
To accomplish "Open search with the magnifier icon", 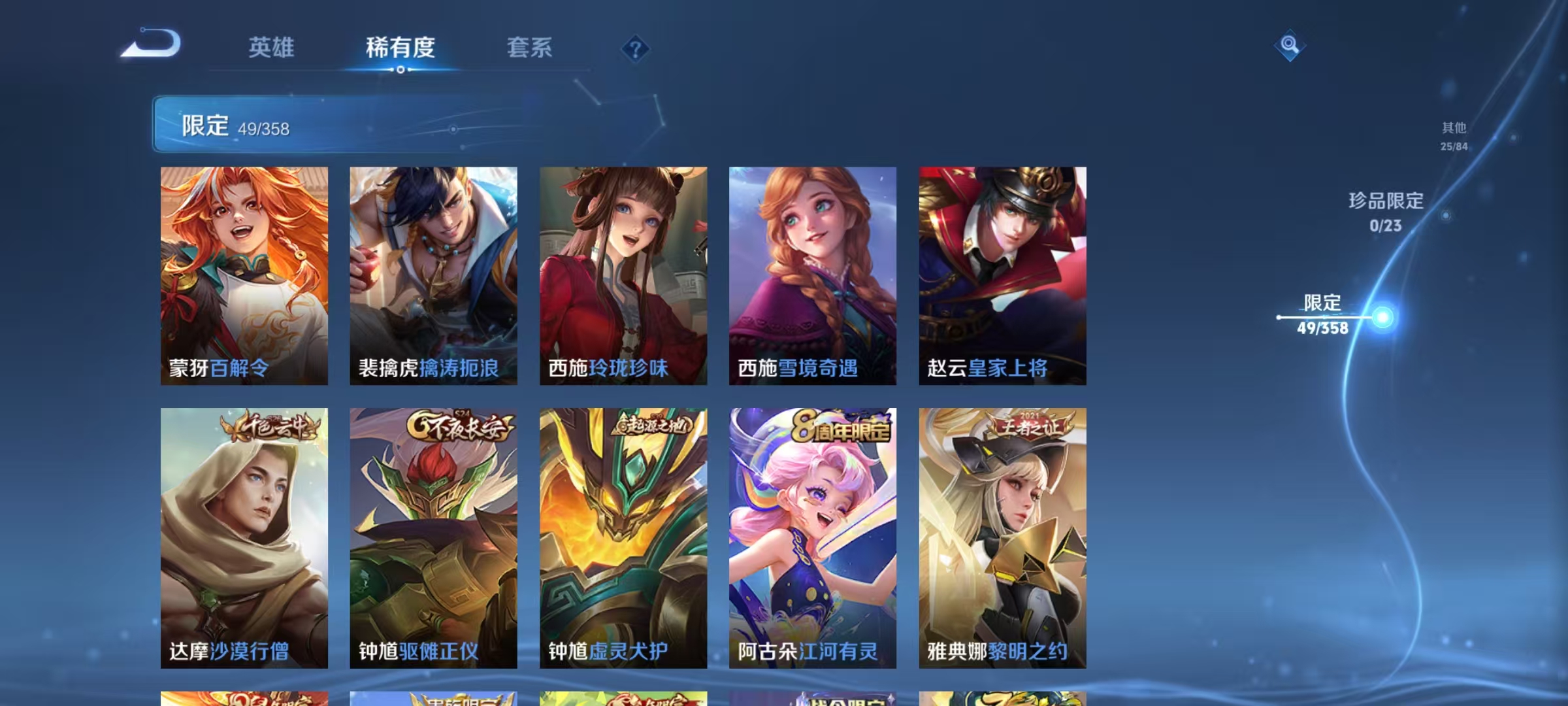I will (1289, 46).
